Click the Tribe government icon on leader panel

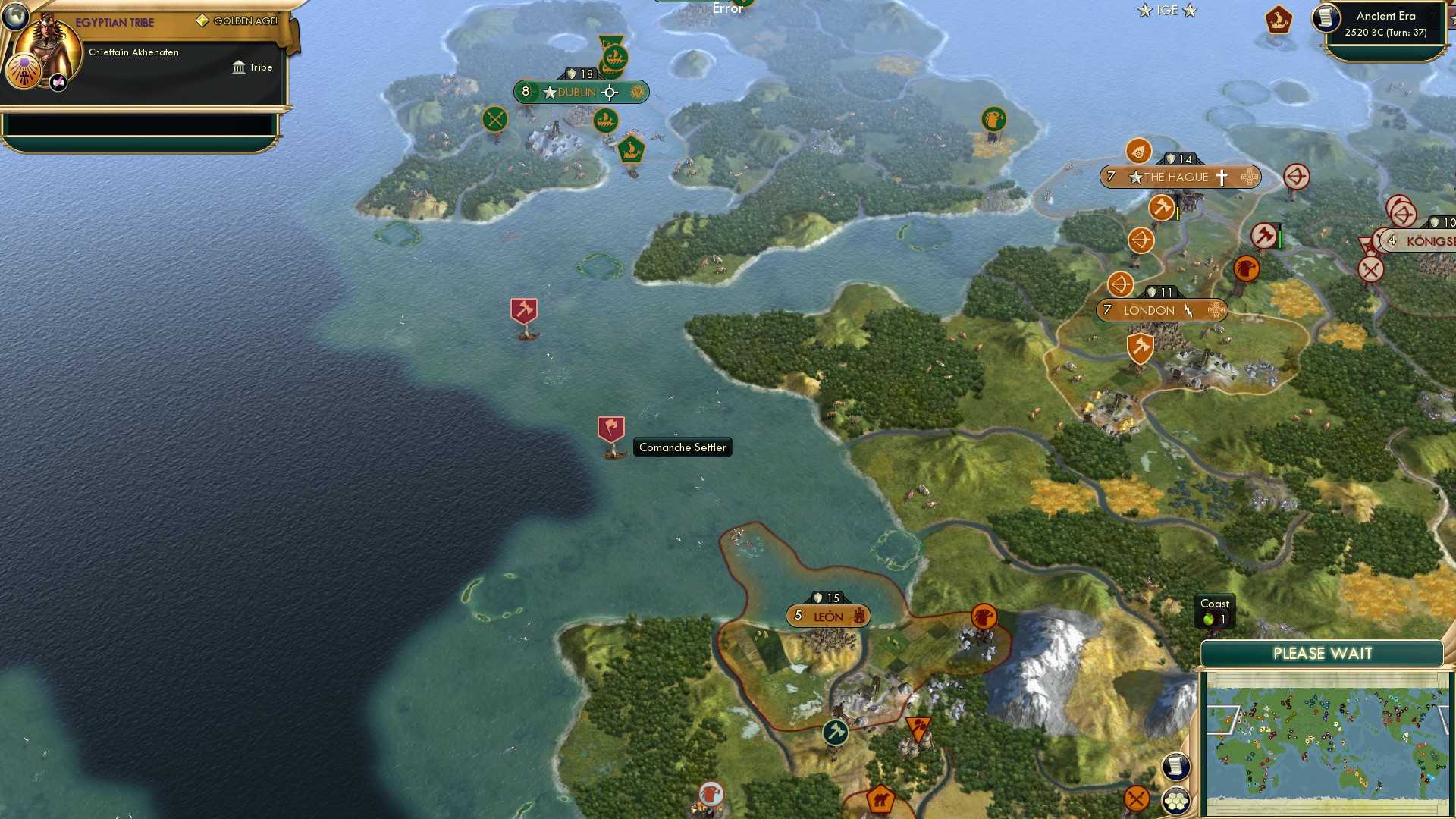tap(239, 67)
